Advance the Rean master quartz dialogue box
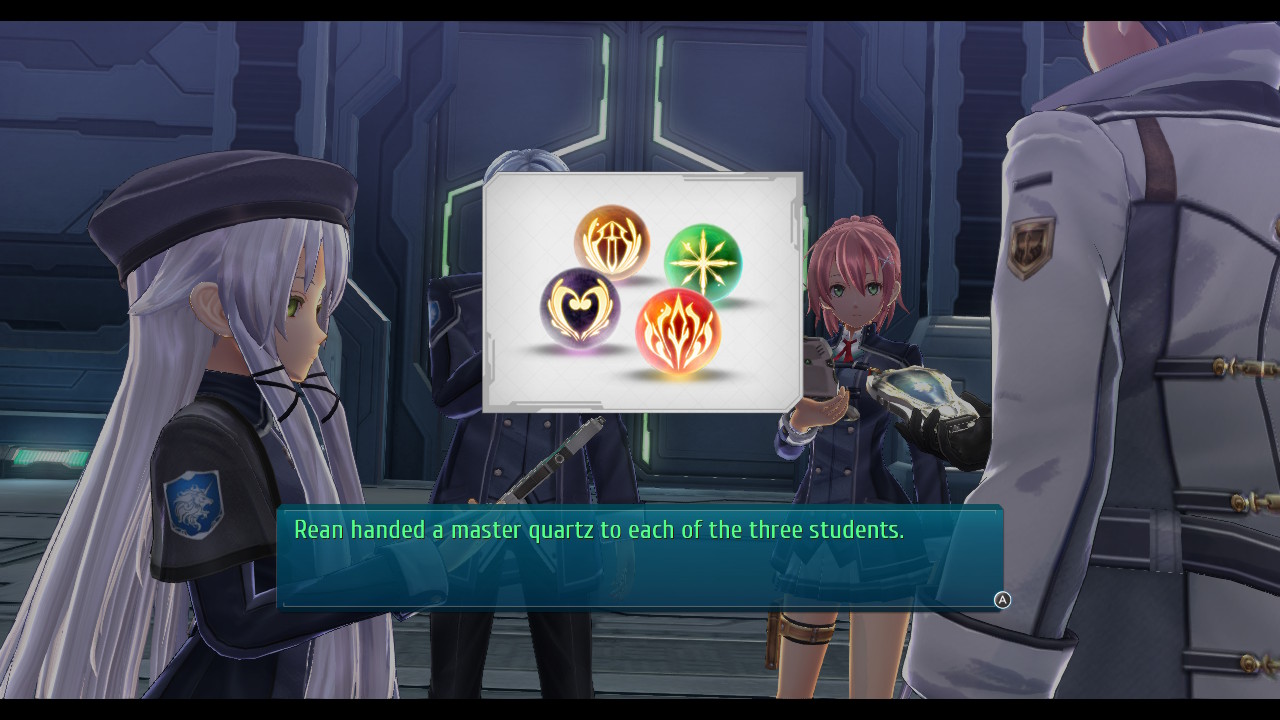Screen dimensions: 1280x720 click(x=1002, y=600)
